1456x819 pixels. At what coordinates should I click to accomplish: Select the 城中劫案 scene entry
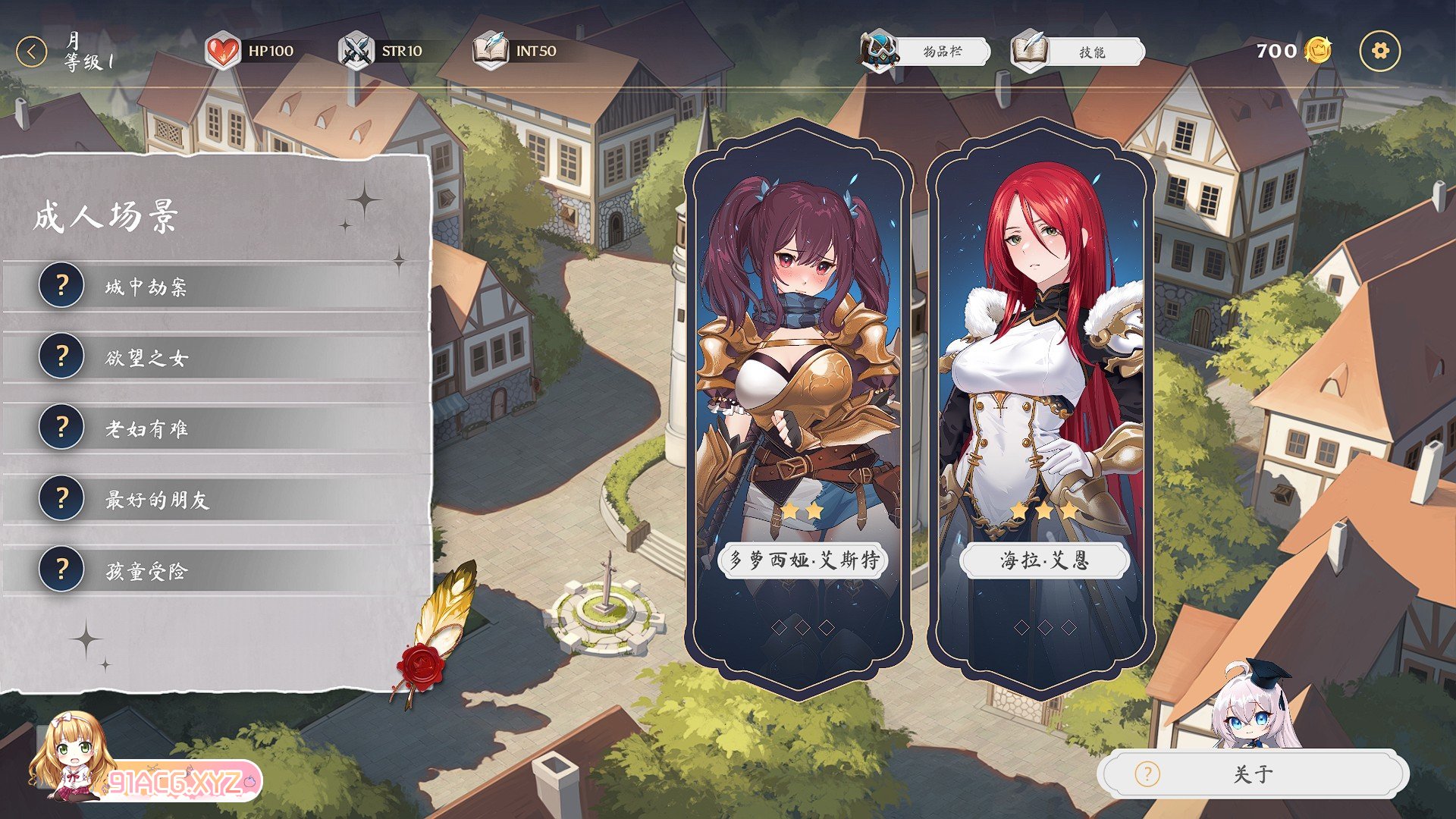216,287
